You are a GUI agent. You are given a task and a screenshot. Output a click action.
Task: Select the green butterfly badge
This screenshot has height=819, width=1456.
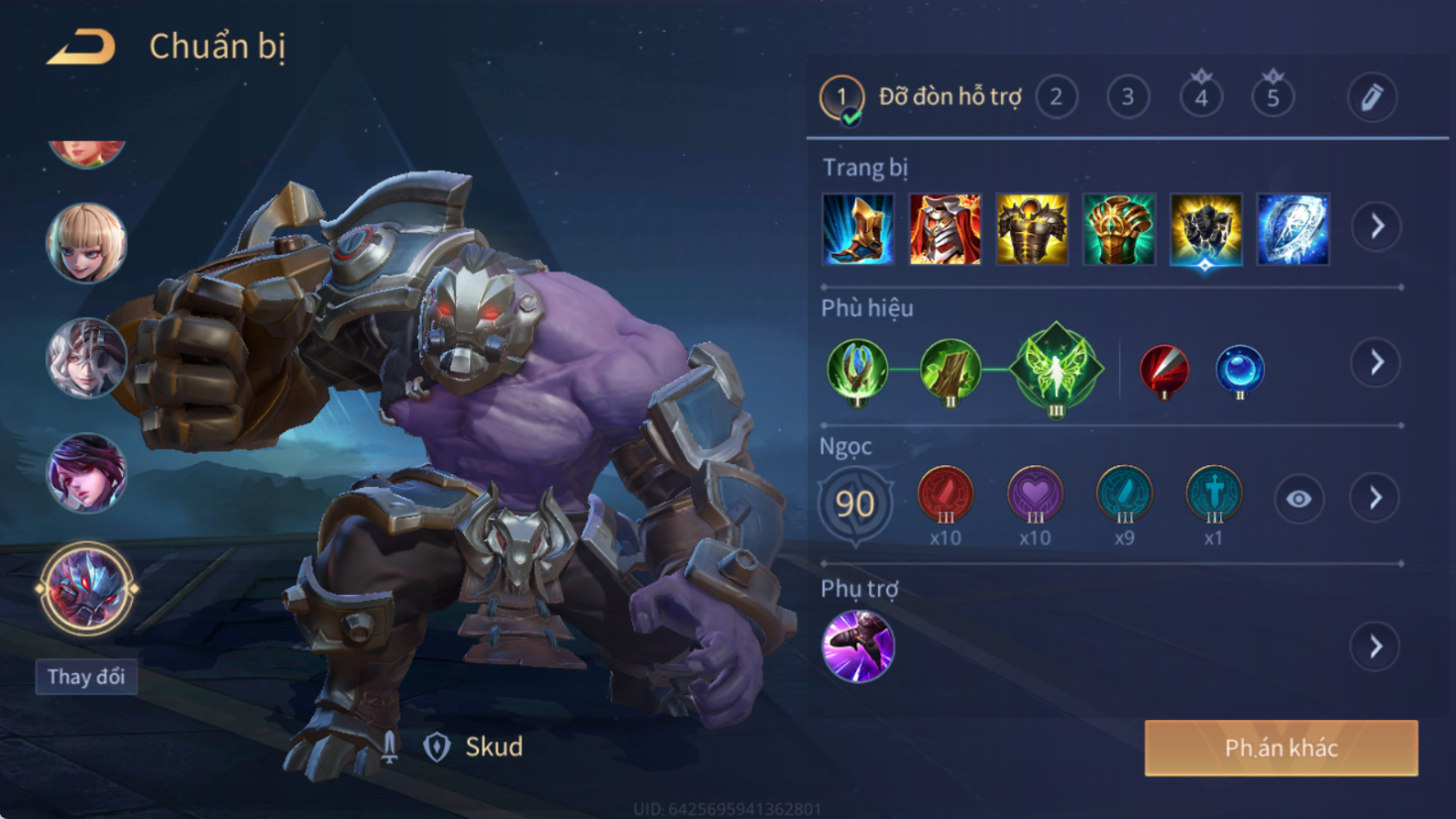click(1056, 369)
